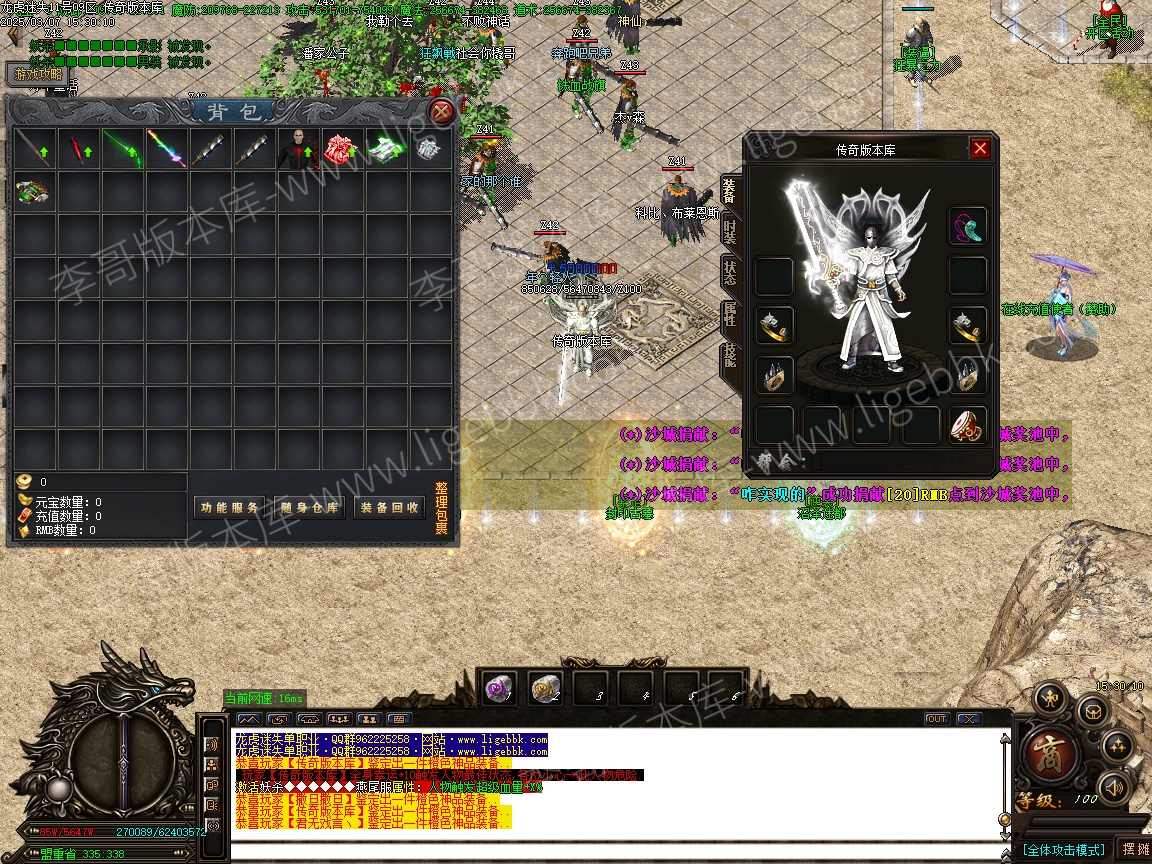Select the glowing green bow item
Viewport: 1152px width, 864px height.
pyautogui.click(x=123, y=149)
